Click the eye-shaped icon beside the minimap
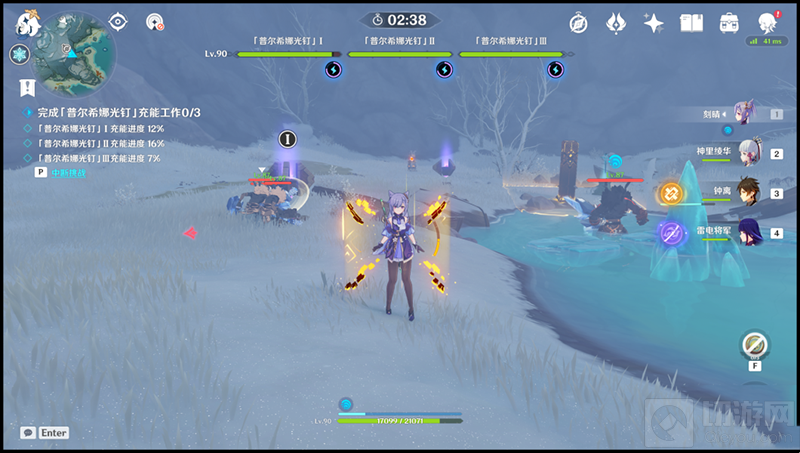This screenshot has width=800, height=453. pyautogui.click(x=119, y=21)
